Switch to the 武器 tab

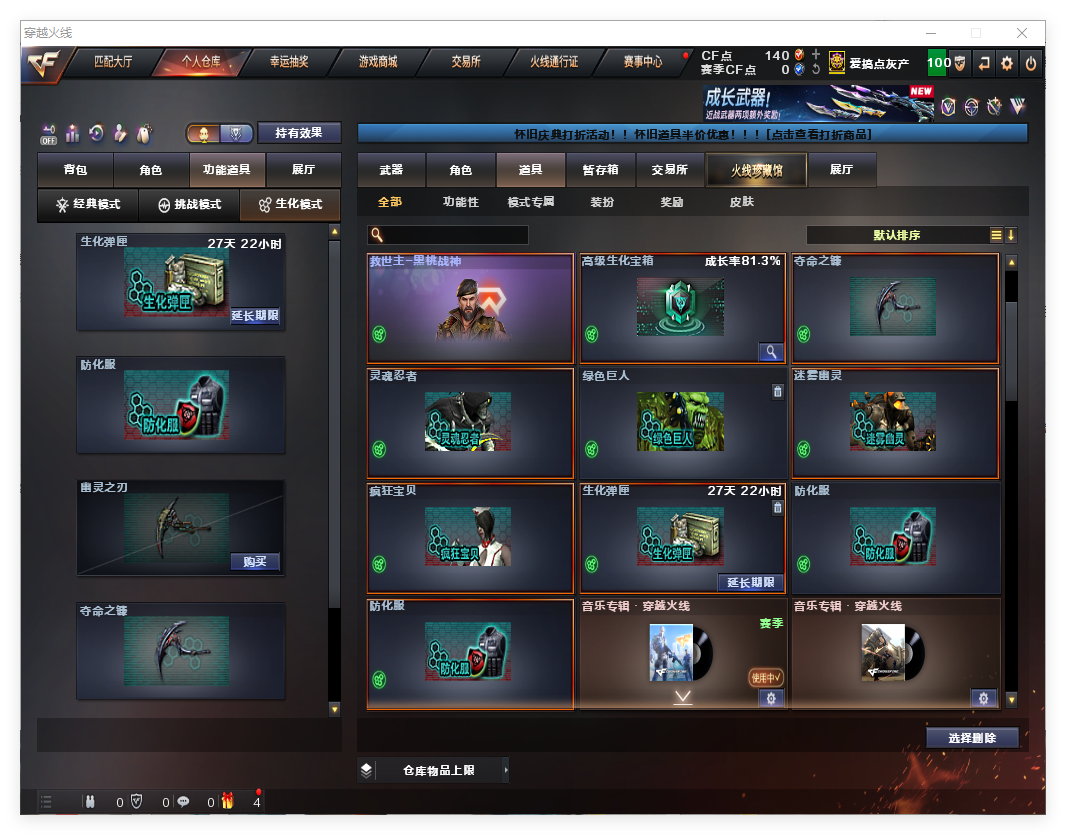tap(391, 171)
